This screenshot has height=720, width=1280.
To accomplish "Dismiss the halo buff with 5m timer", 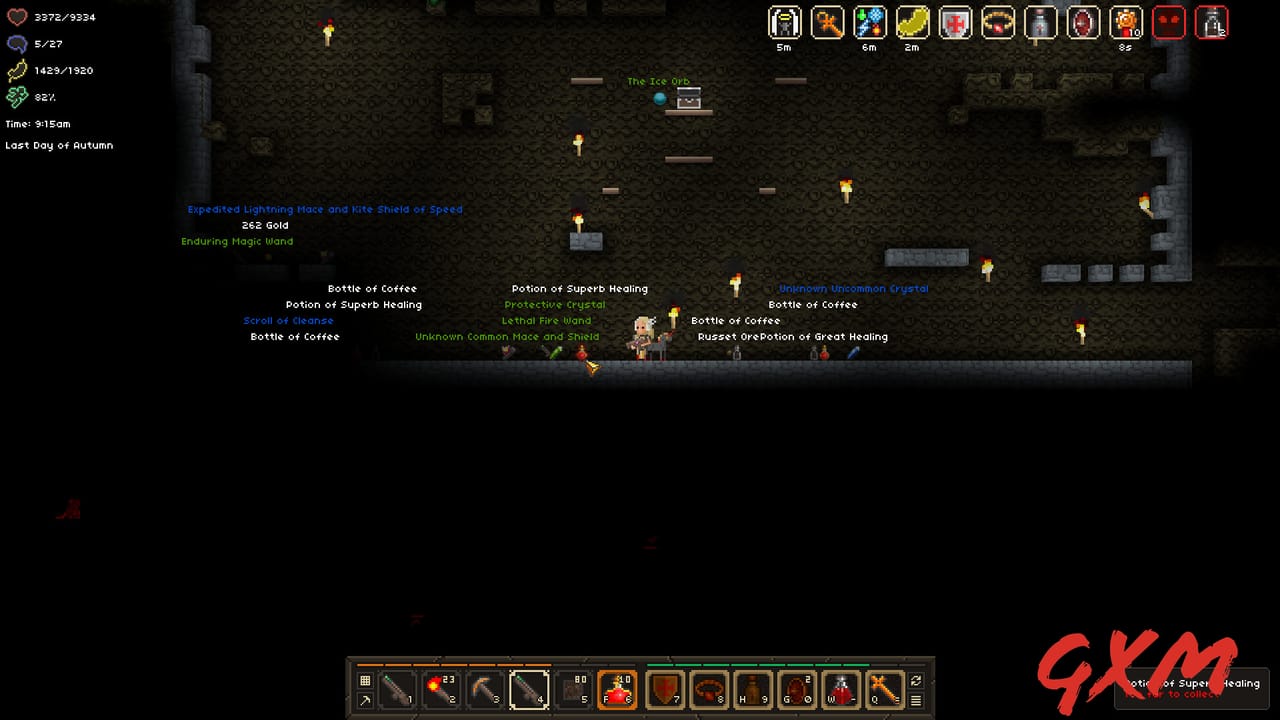I will (784, 23).
